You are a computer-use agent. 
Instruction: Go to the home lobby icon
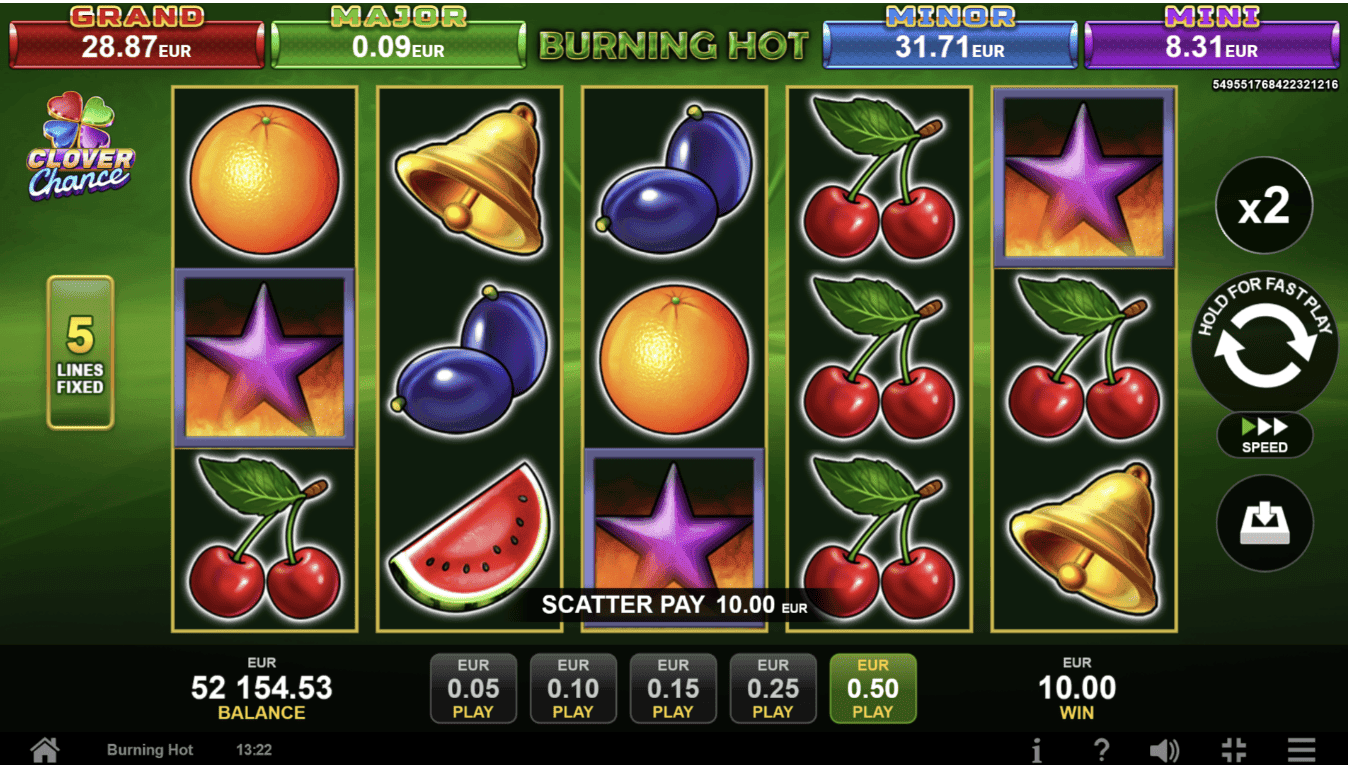tap(45, 749)
